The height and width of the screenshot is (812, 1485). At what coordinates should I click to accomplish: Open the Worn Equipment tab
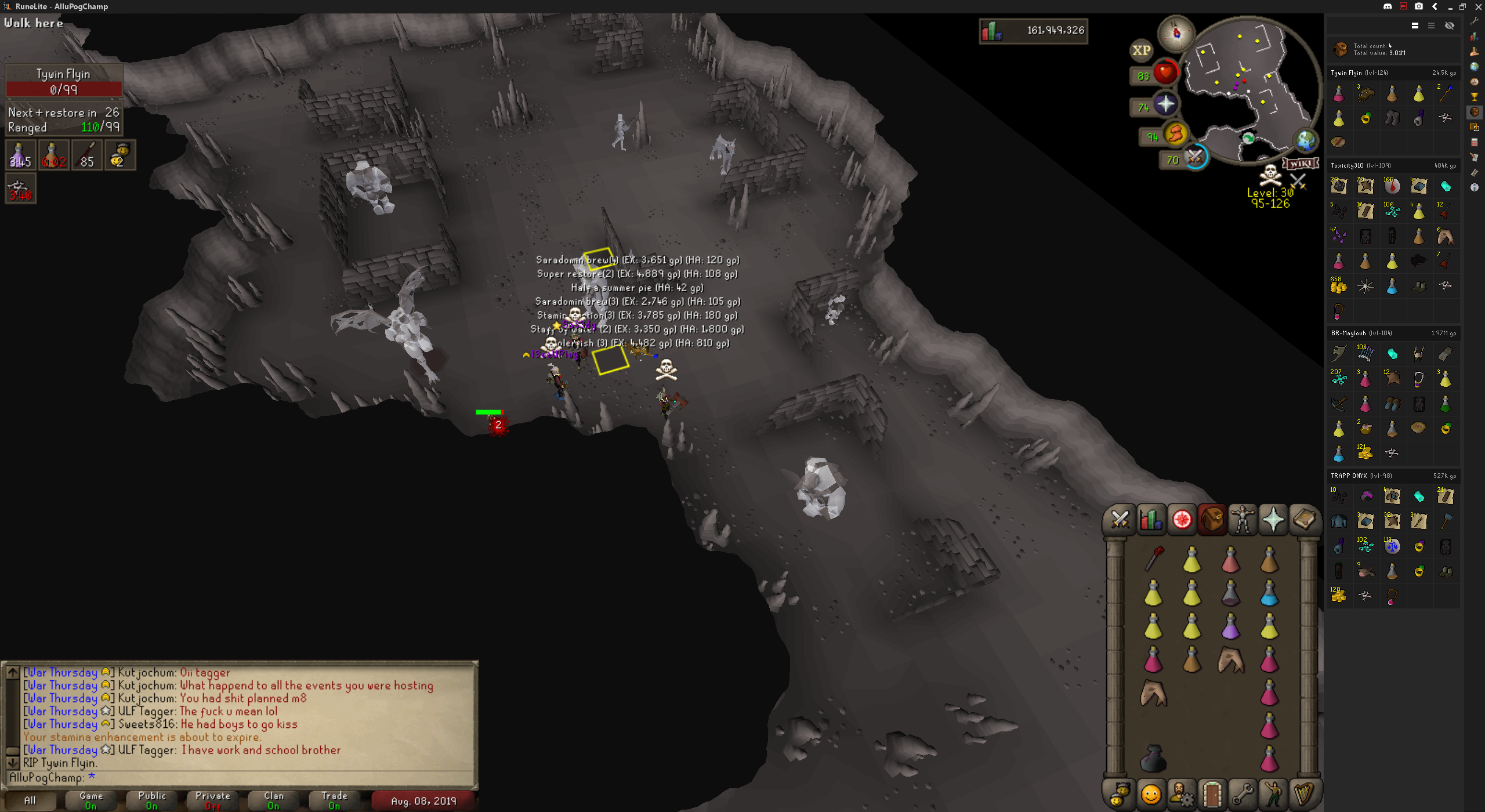click(1242, 519)
